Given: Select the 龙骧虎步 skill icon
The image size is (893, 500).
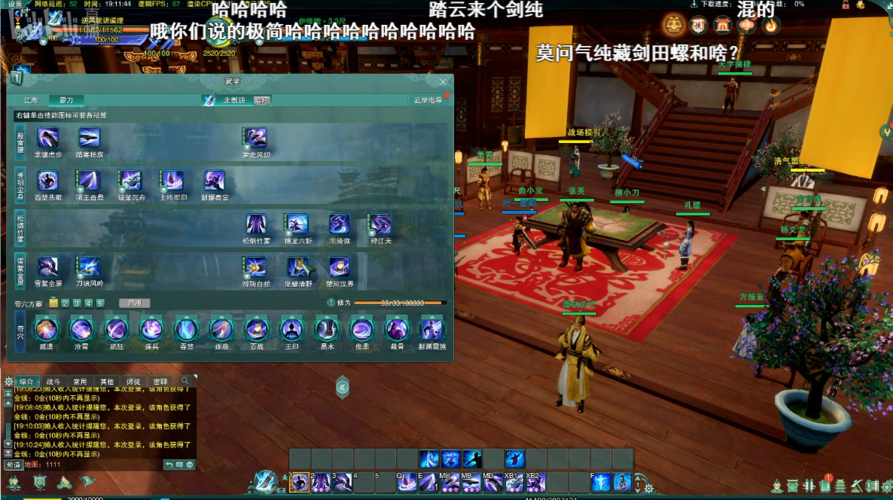Looking at the screenshot, I should (47, 138).
